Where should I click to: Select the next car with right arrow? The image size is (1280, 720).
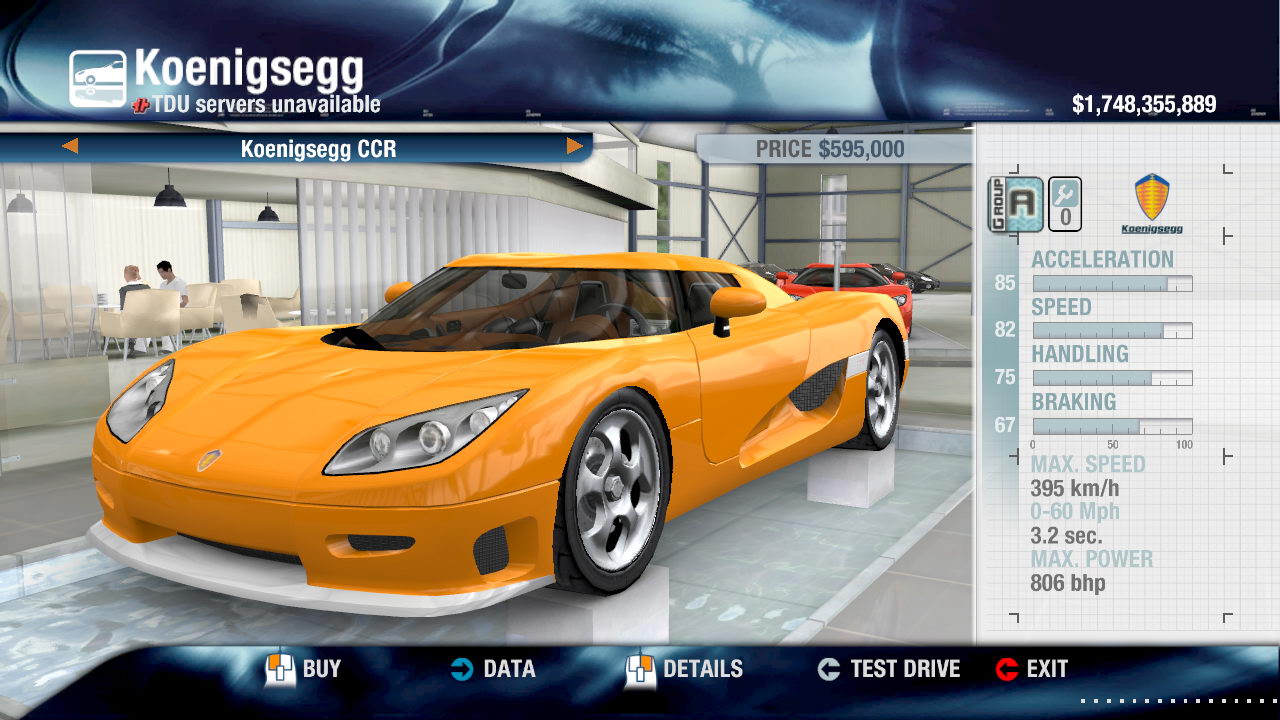(575, 147)
